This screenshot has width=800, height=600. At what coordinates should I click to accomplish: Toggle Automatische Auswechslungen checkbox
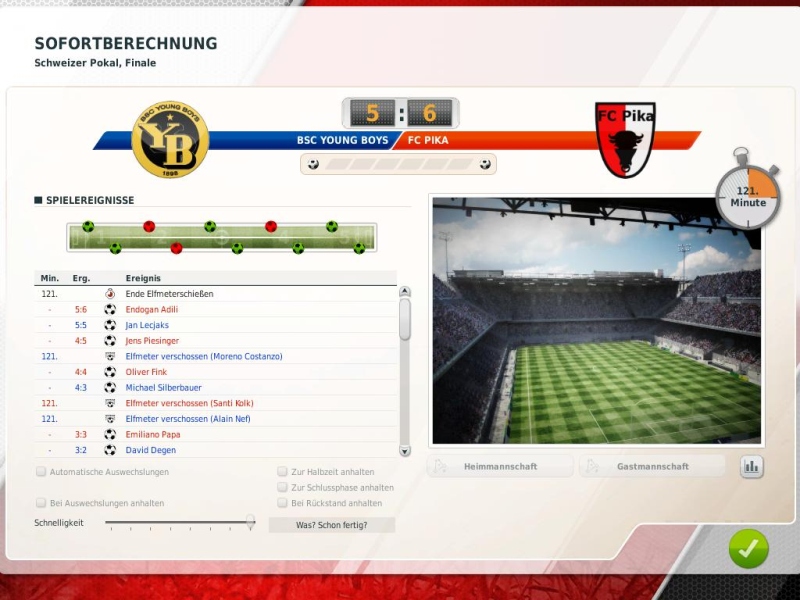pos(41,472)
